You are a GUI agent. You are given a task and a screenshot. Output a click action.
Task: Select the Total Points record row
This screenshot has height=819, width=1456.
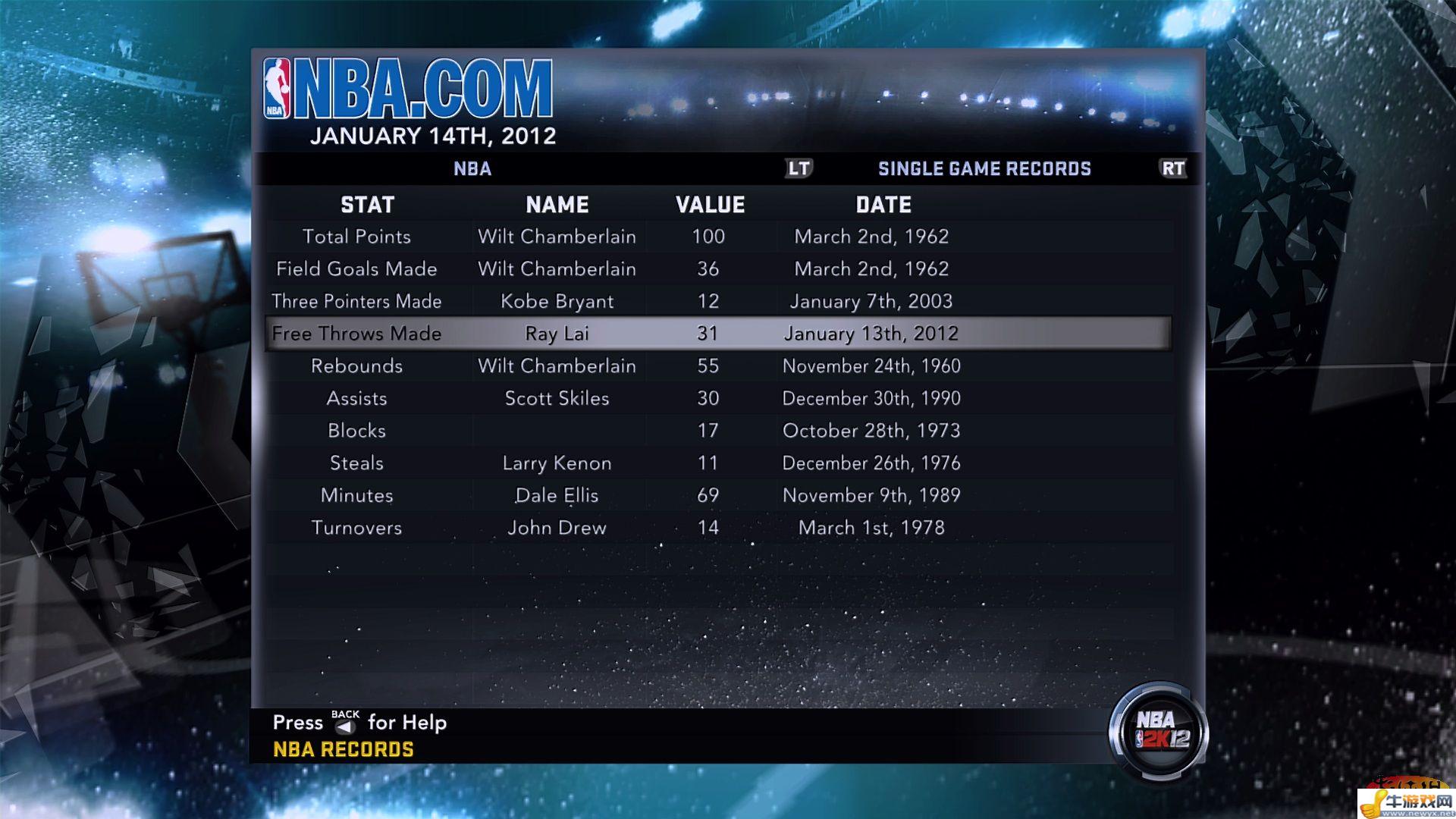click(717, 236)
